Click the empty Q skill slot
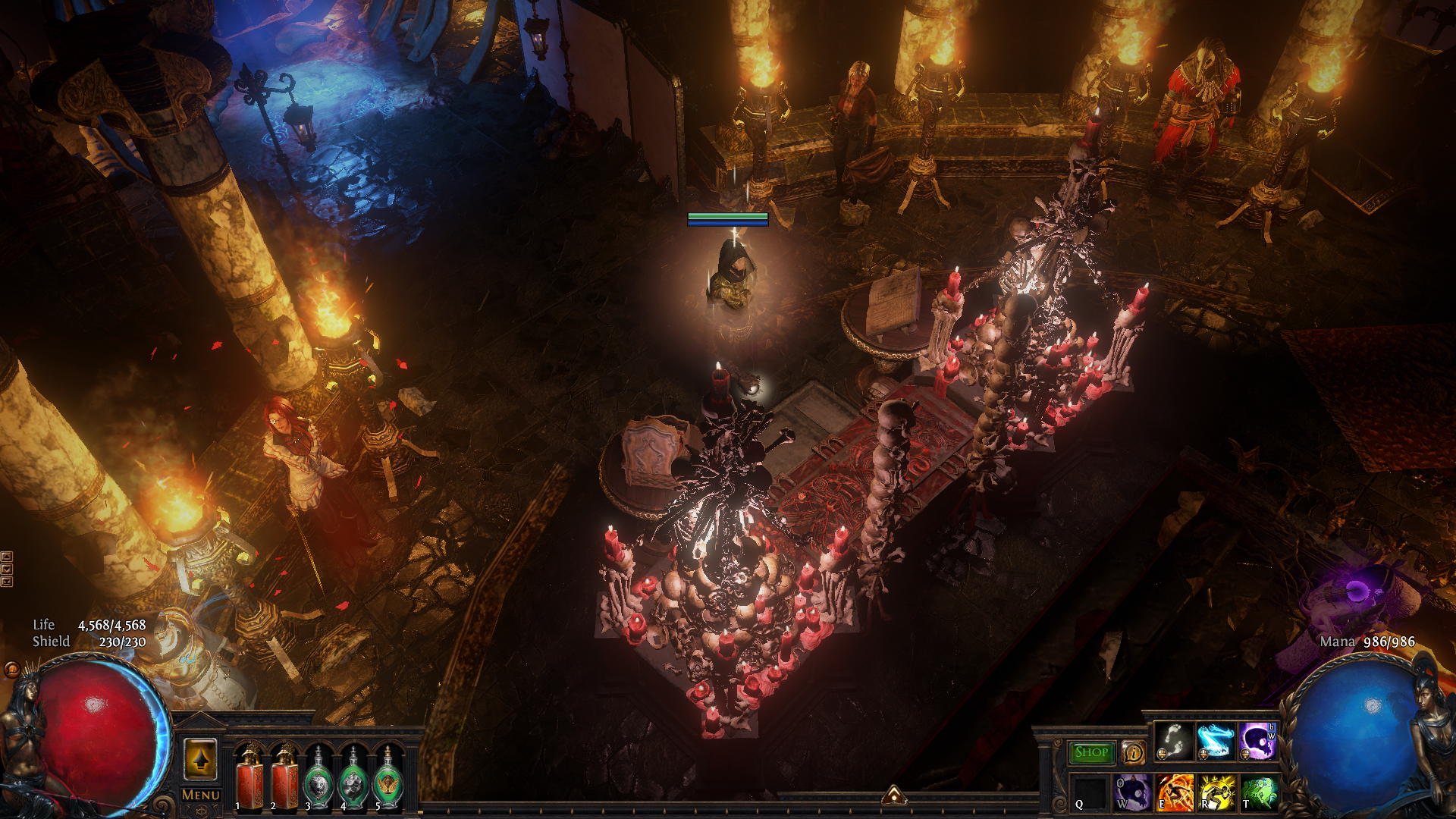This screenshot has height=819, width=1456. click(x=1090, y=792)
